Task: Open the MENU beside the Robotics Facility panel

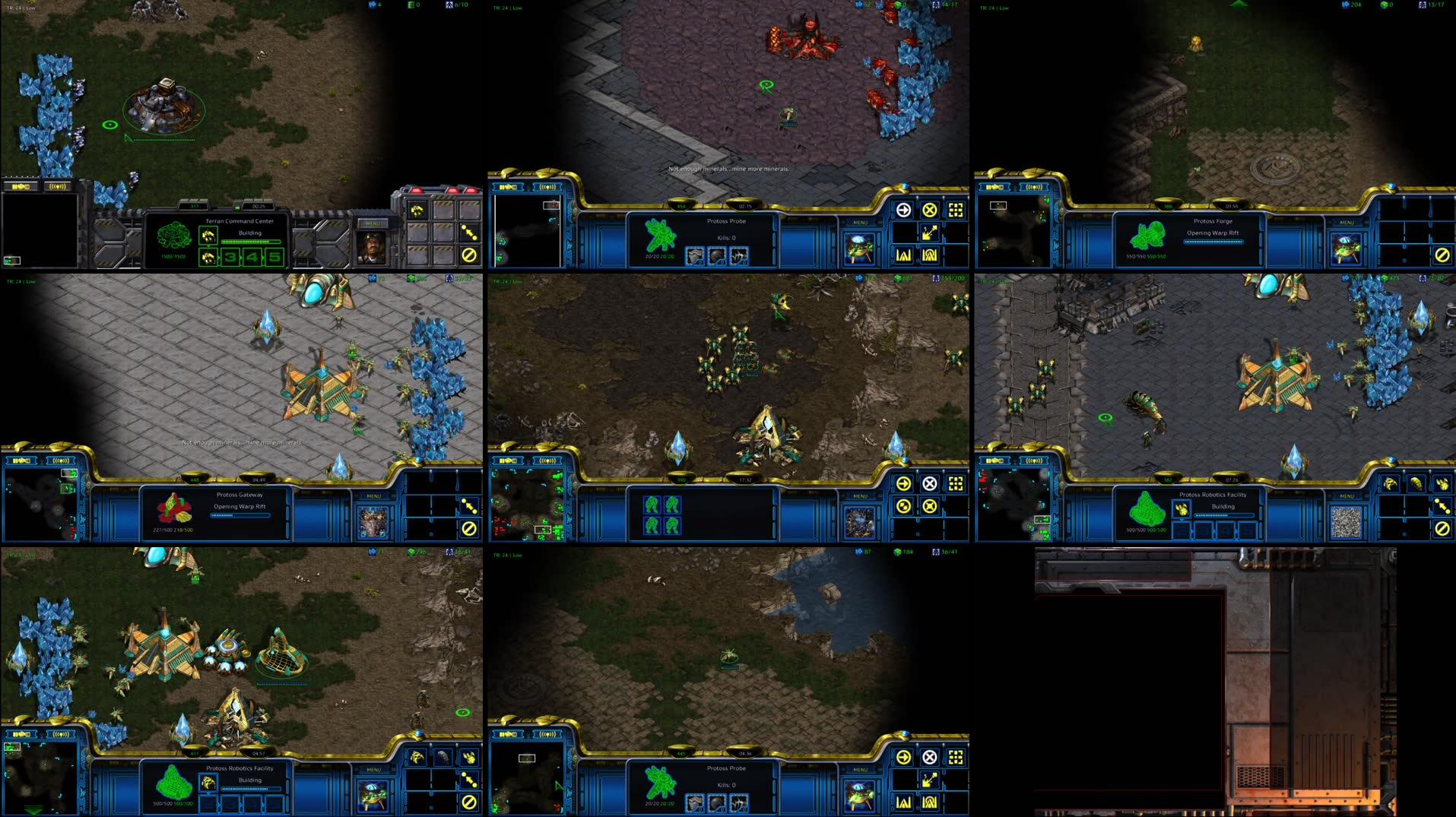Action: point(1347,496)
